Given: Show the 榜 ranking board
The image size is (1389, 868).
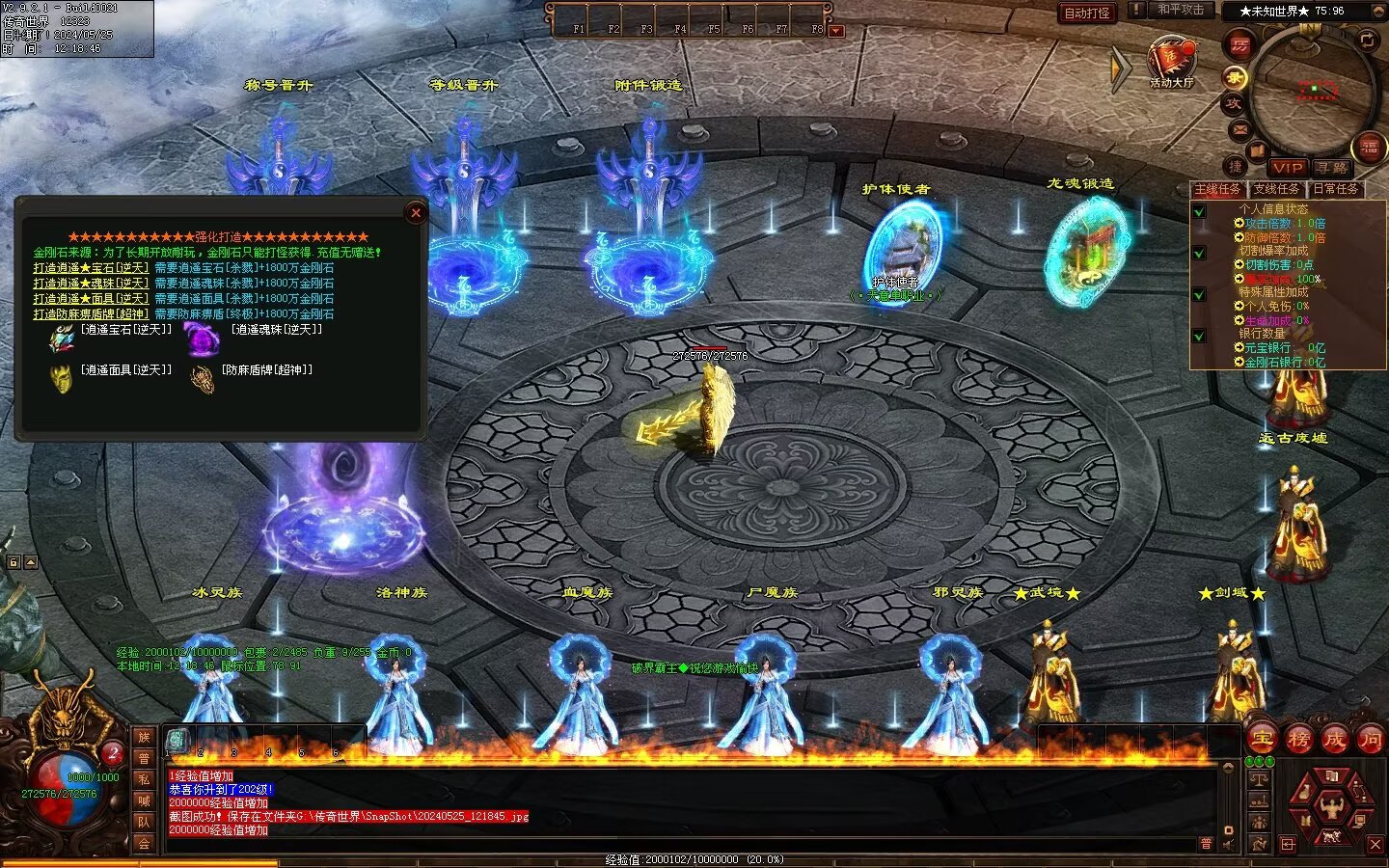Looking at the screenshot, I should pos(1298,740).
